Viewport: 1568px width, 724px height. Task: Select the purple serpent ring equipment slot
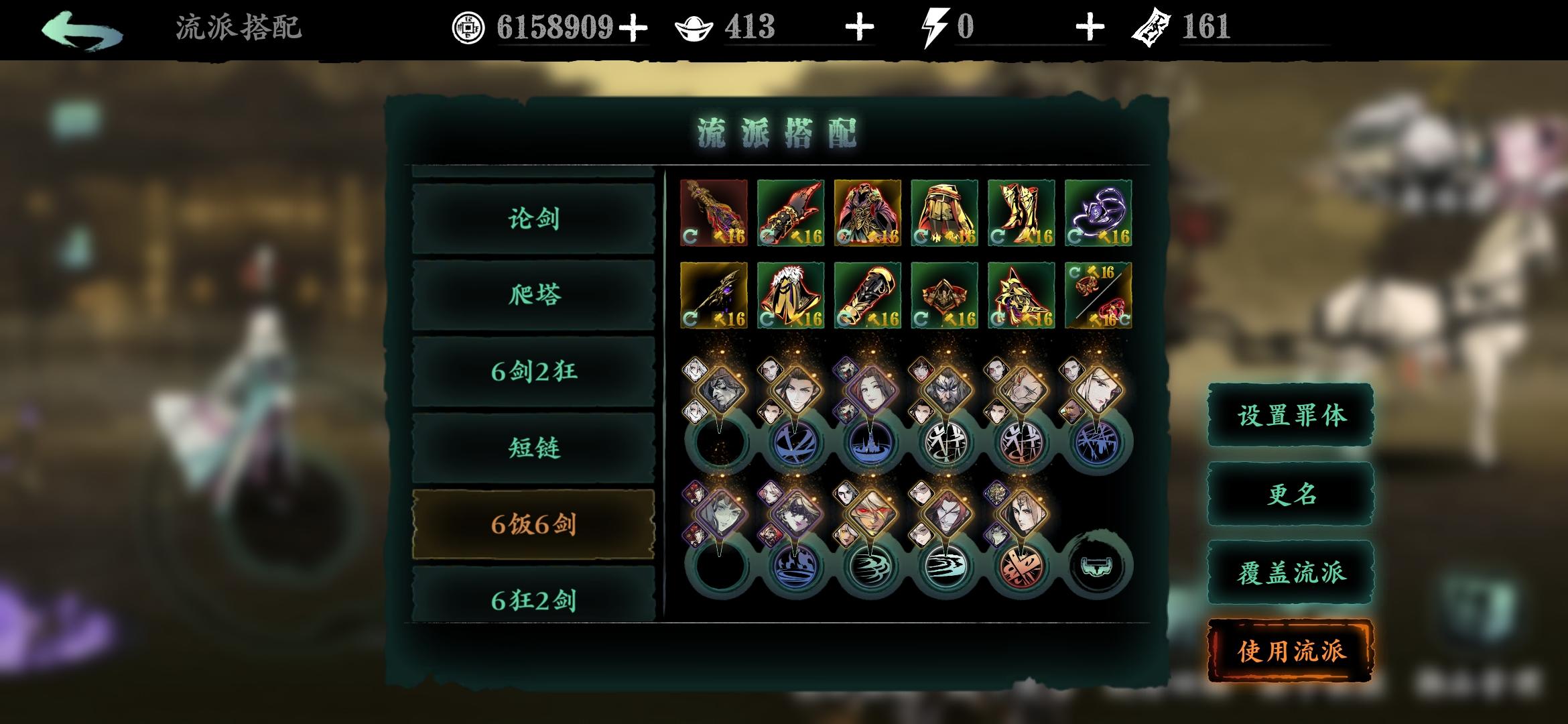(x=1098, y=213)
